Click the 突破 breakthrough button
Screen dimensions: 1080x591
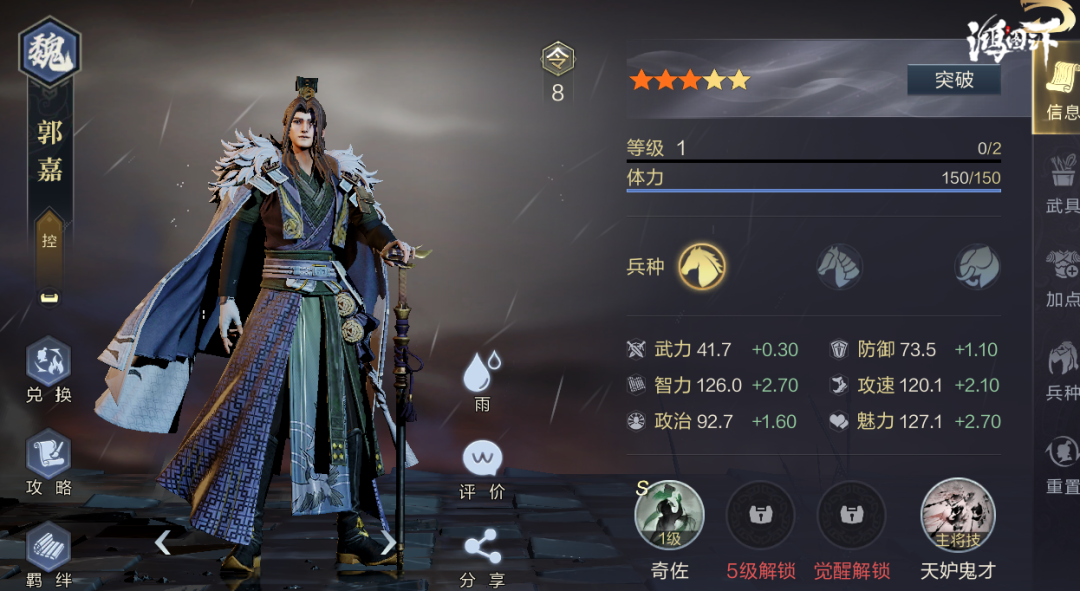pyautogui.click(x=953, y=80)
